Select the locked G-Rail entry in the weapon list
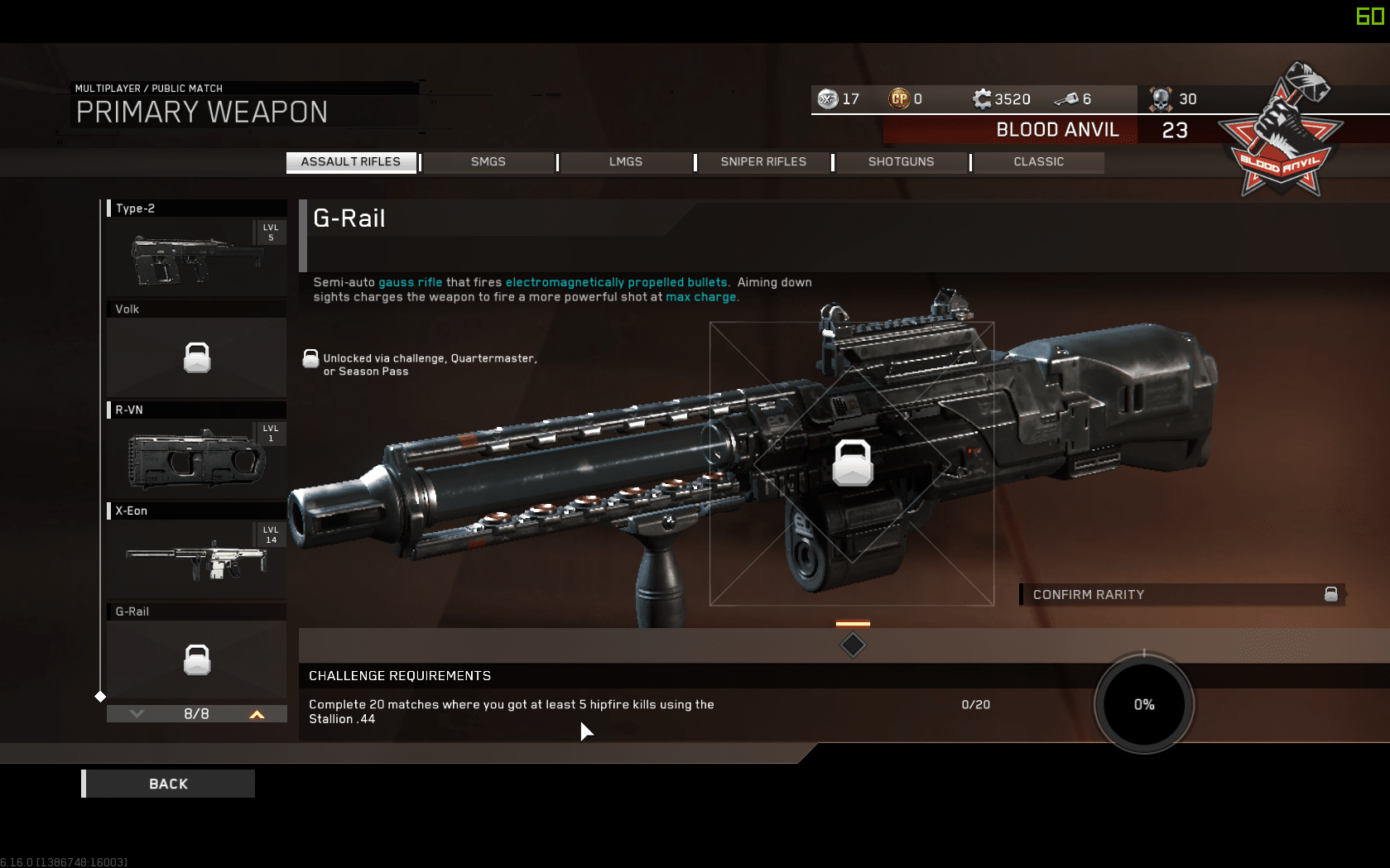Viewport: 1390px width, 868px height. (196, 659)
